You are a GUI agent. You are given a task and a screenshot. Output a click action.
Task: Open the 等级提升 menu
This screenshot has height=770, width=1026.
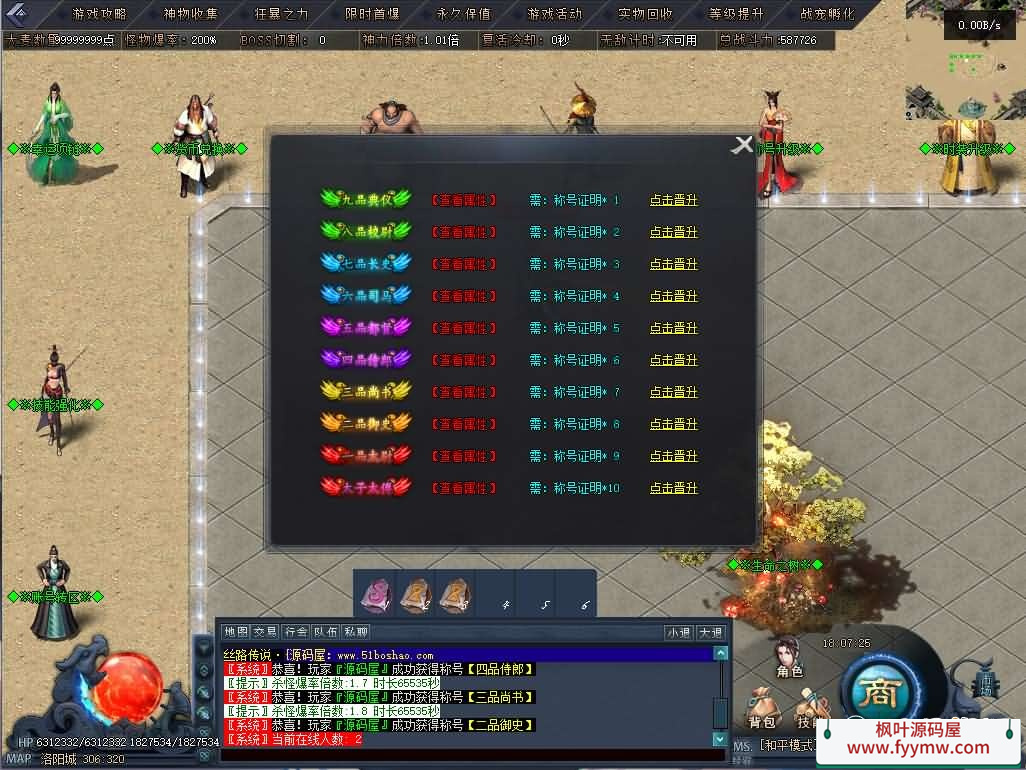pos(737,14)
